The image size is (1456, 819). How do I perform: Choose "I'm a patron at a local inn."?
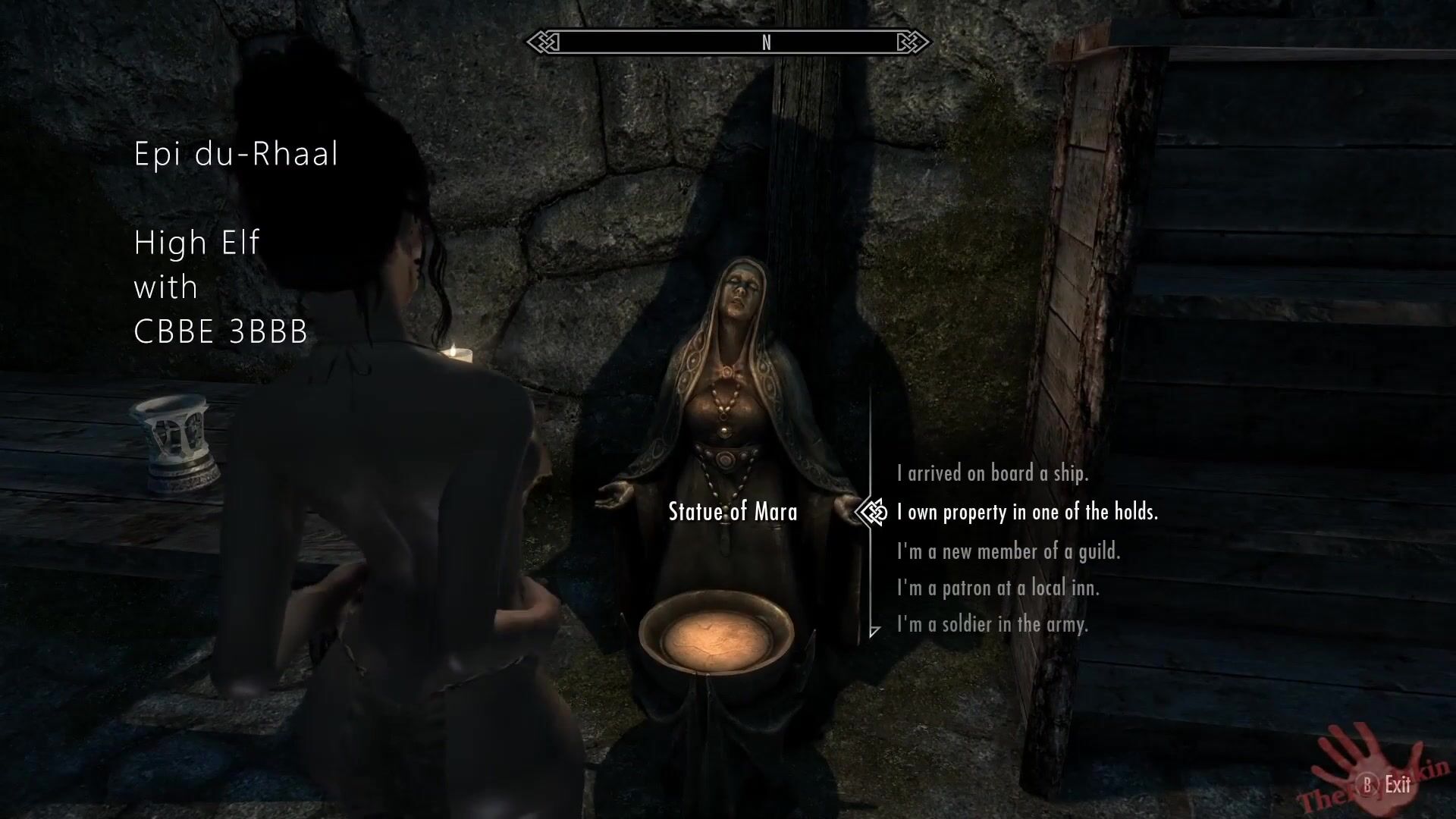[997, 588]
